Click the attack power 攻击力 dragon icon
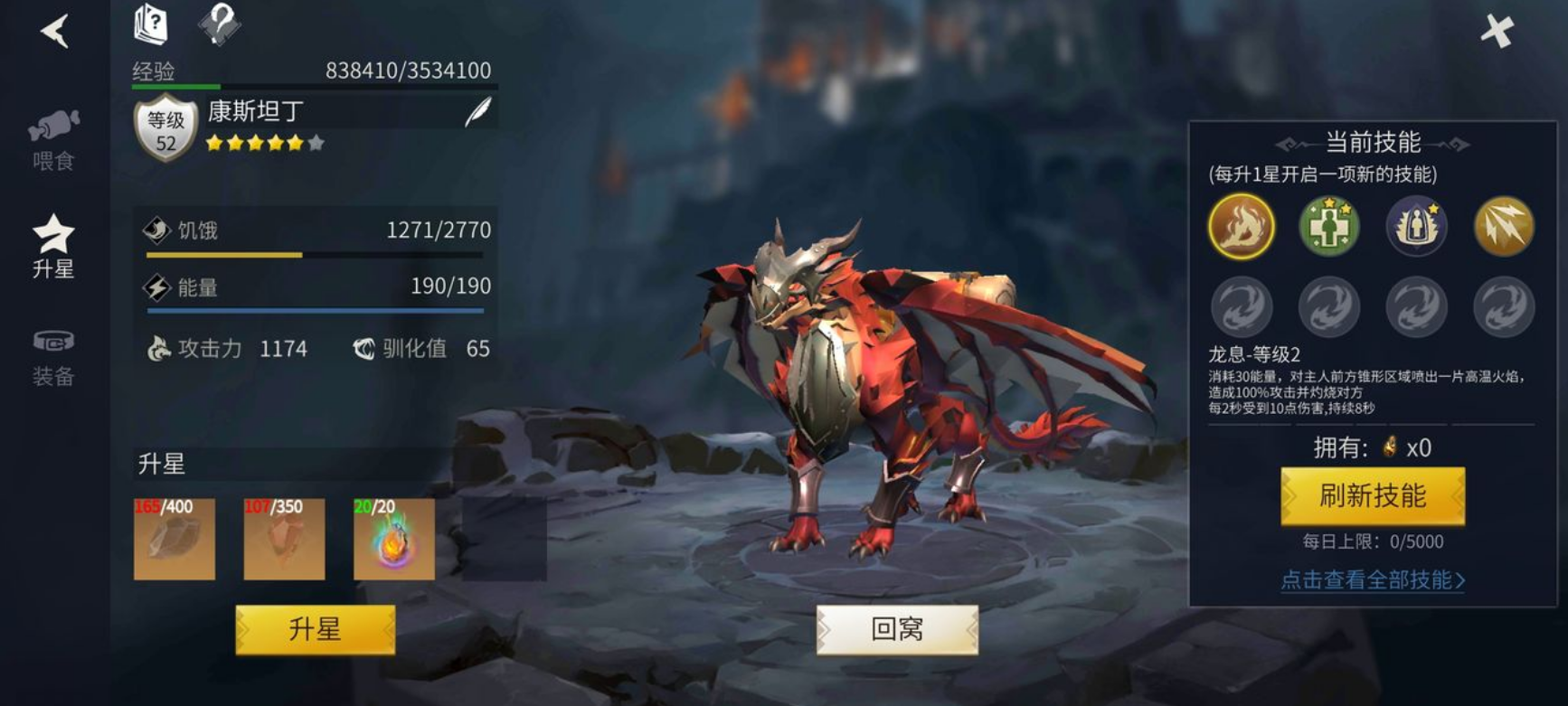The width and height of the screenshot is (1568, 706). (159, 348)
